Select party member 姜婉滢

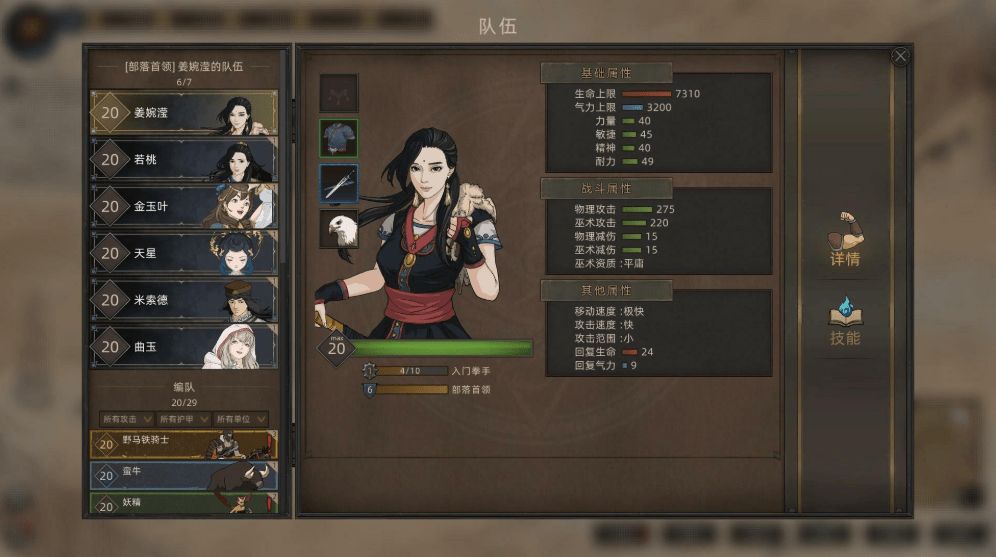[x=184, y=113]
